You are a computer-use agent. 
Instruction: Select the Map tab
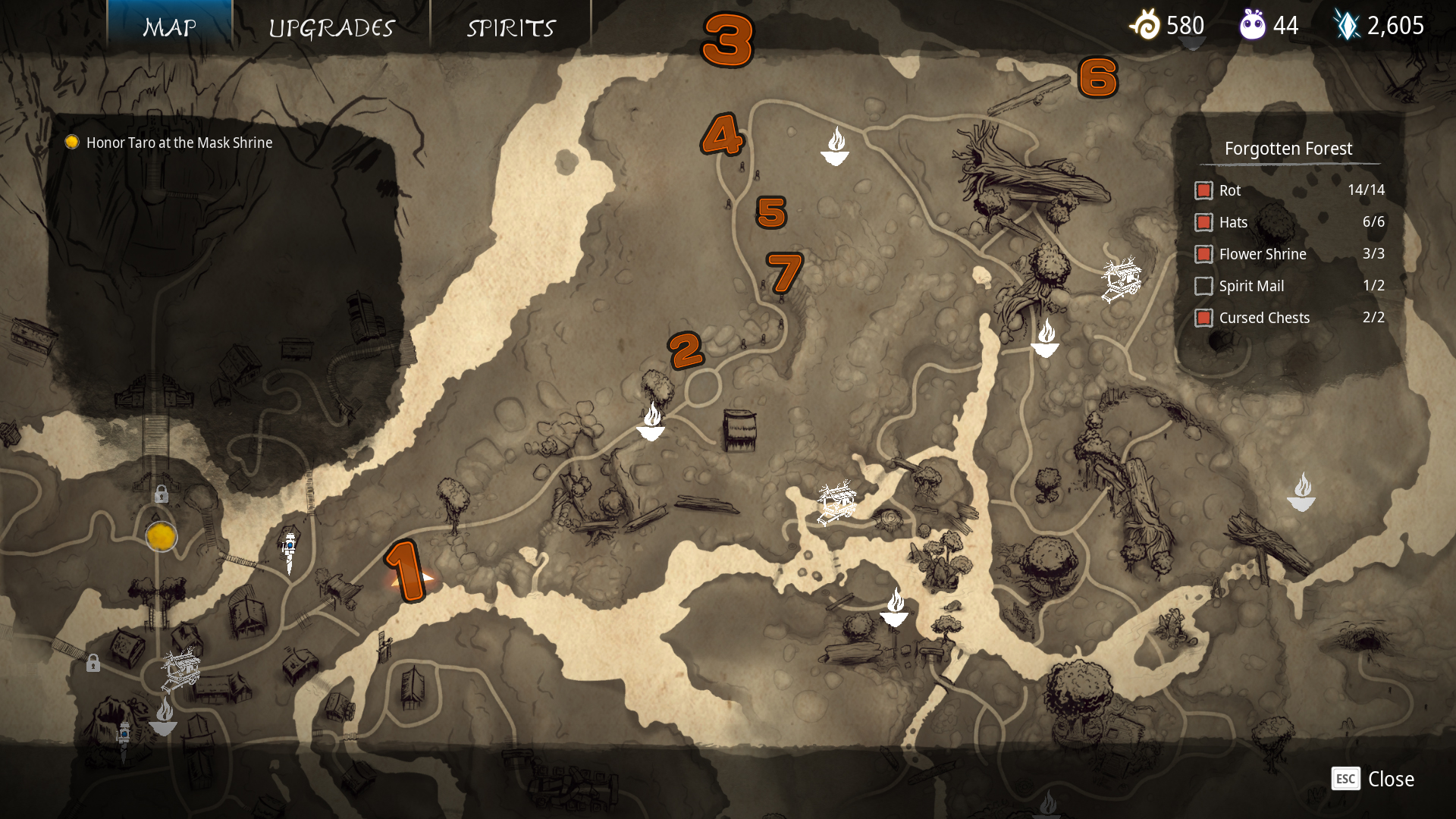[170, 28]
